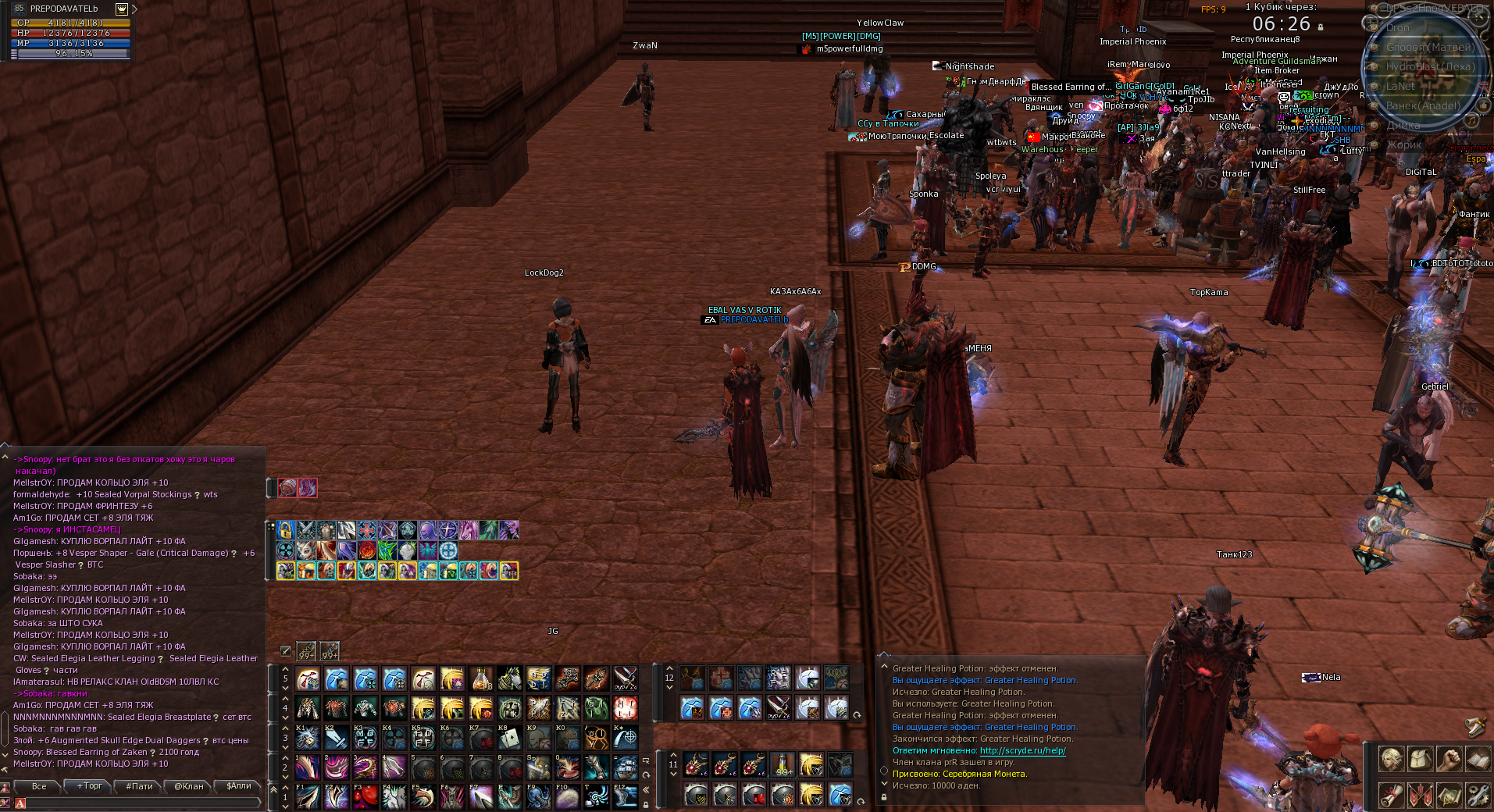Image resolution: width=1494 pixels, height=812 pixels.
Task: Open the Quest scroll icon
Action: coord(1391,796)
